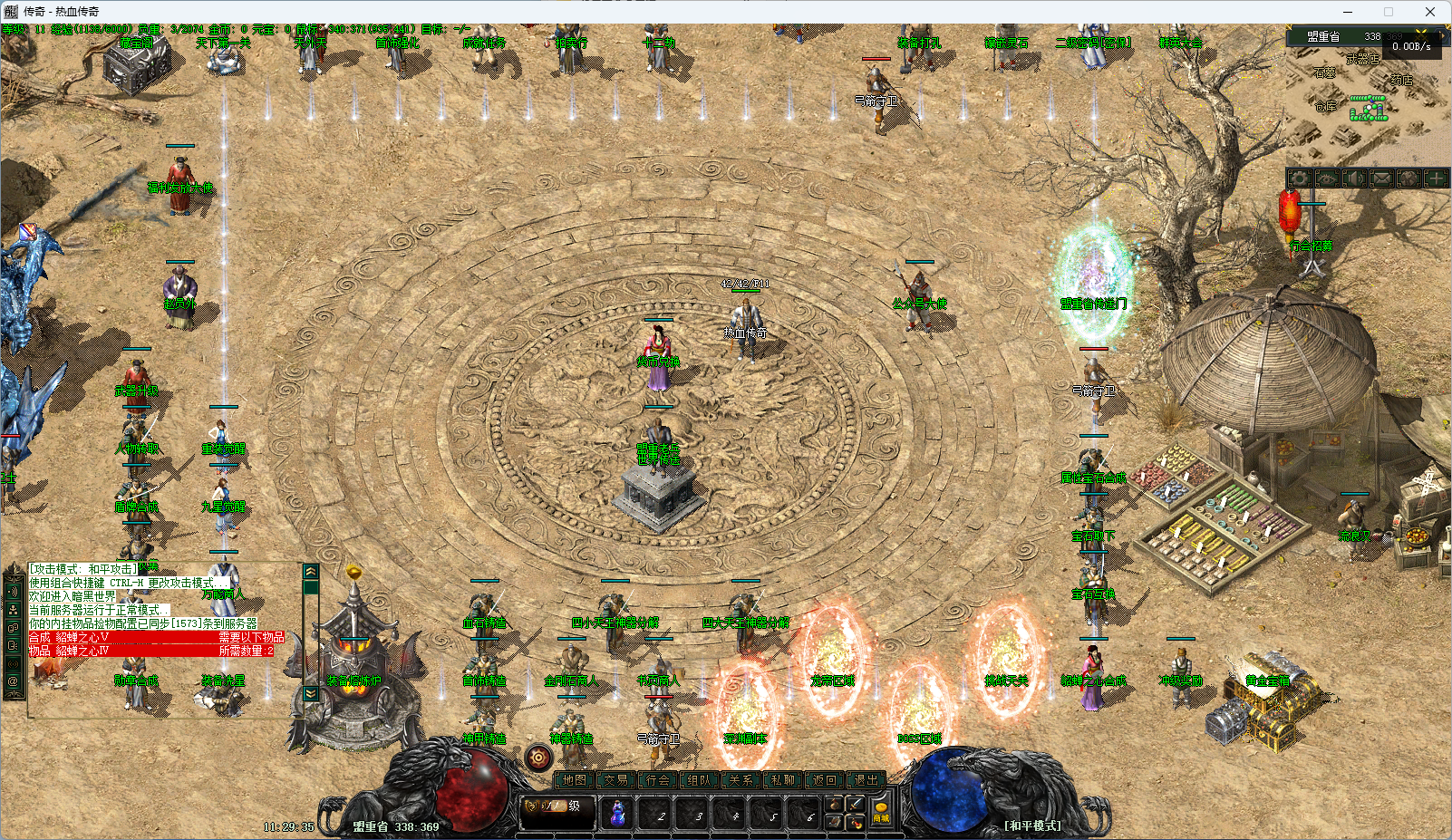Open the settings gear below the minimap

(1300, 179)
